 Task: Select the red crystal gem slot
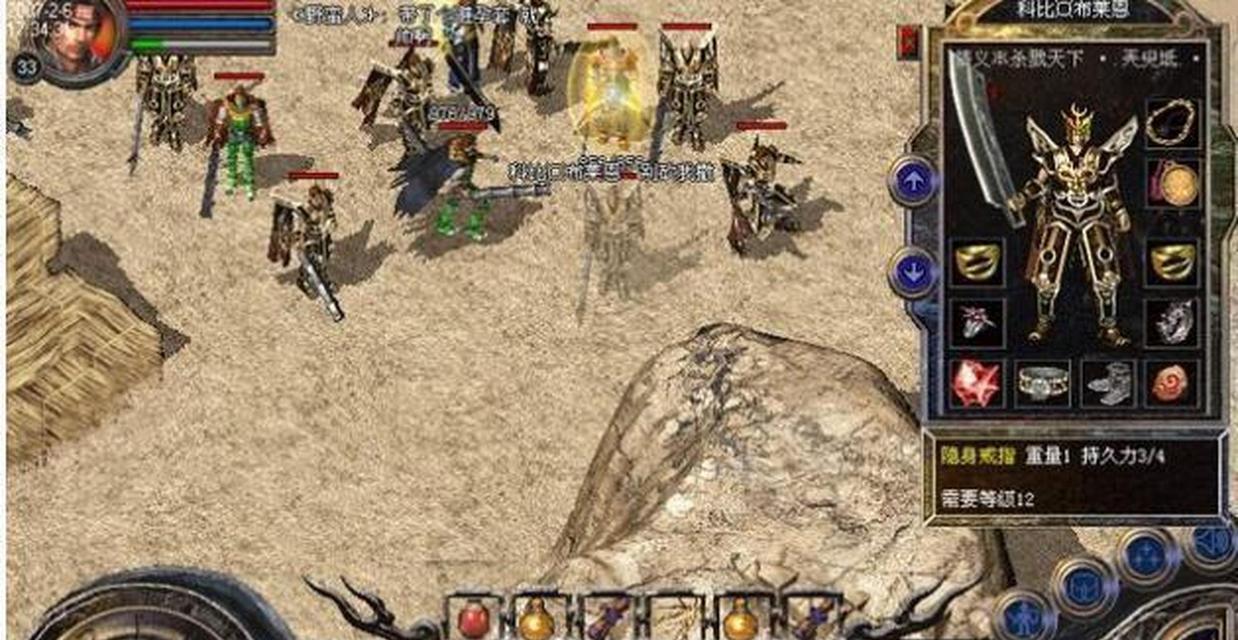point(976,383)
